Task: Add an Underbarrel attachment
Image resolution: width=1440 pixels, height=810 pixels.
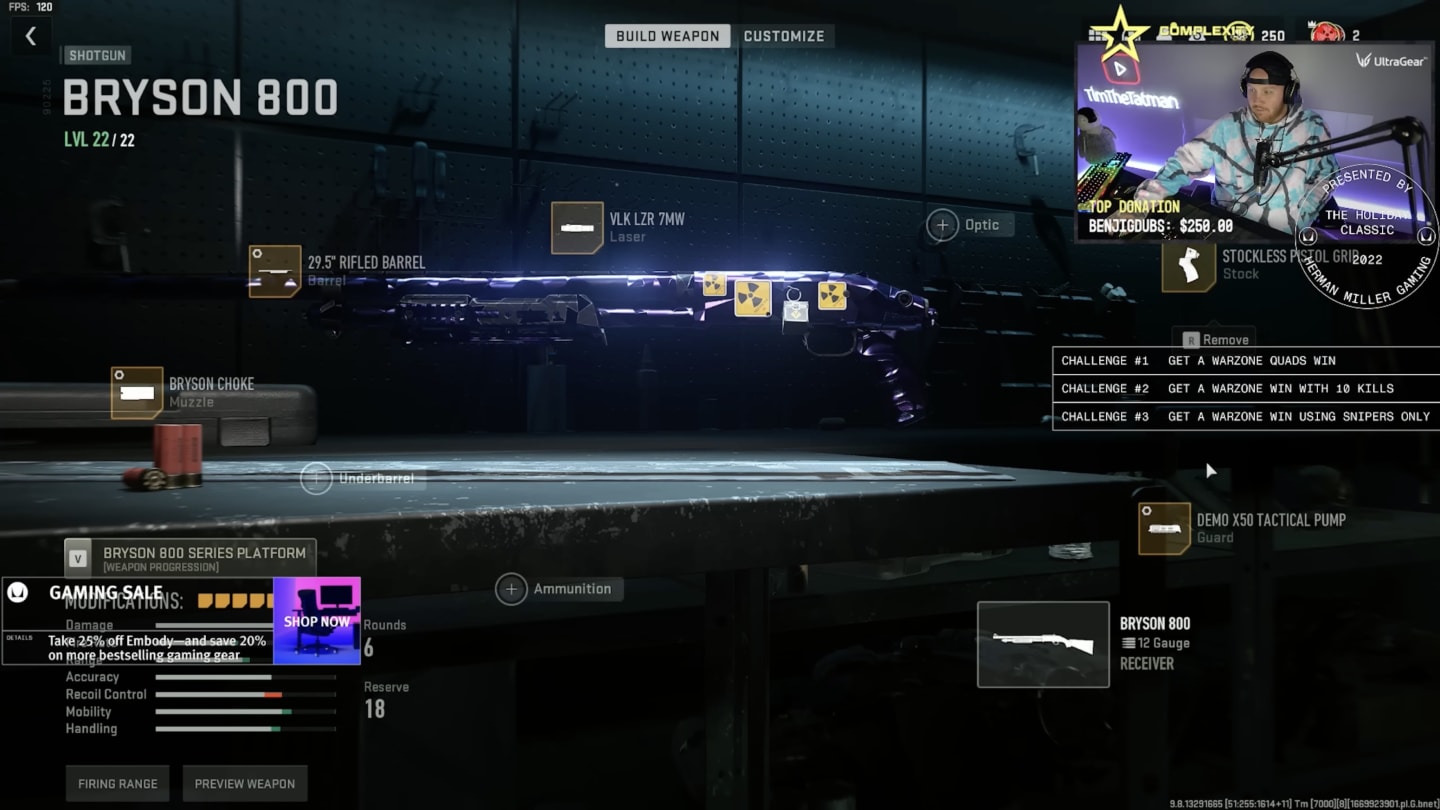Action: click(317, 479)
